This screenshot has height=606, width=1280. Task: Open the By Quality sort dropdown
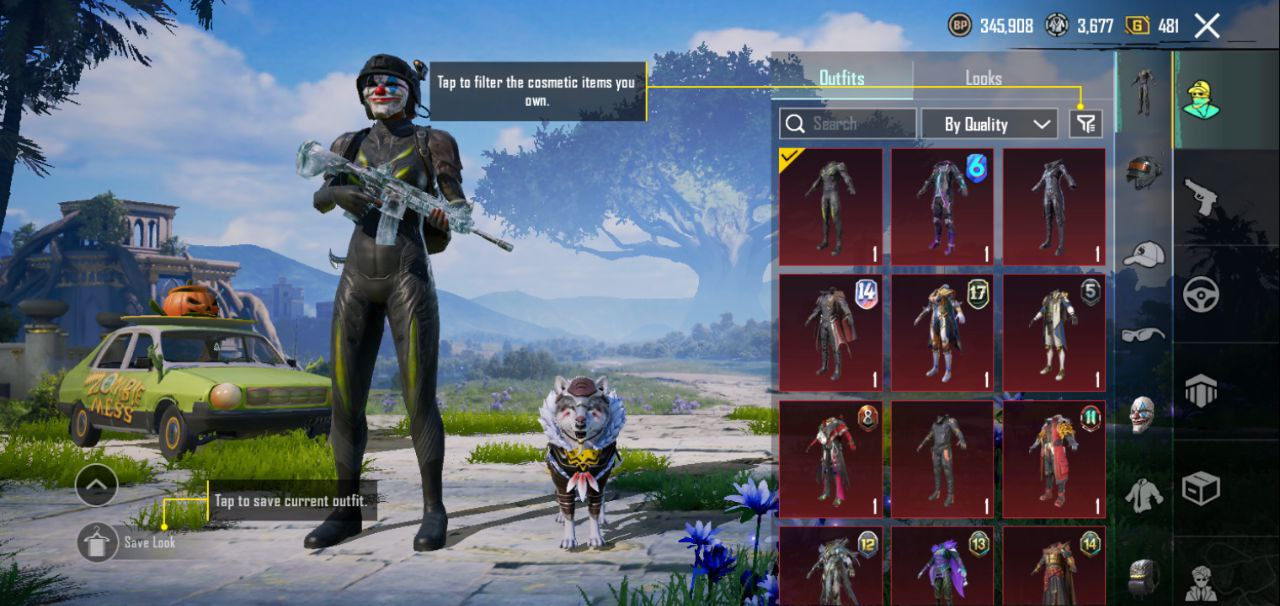(989, 124)
